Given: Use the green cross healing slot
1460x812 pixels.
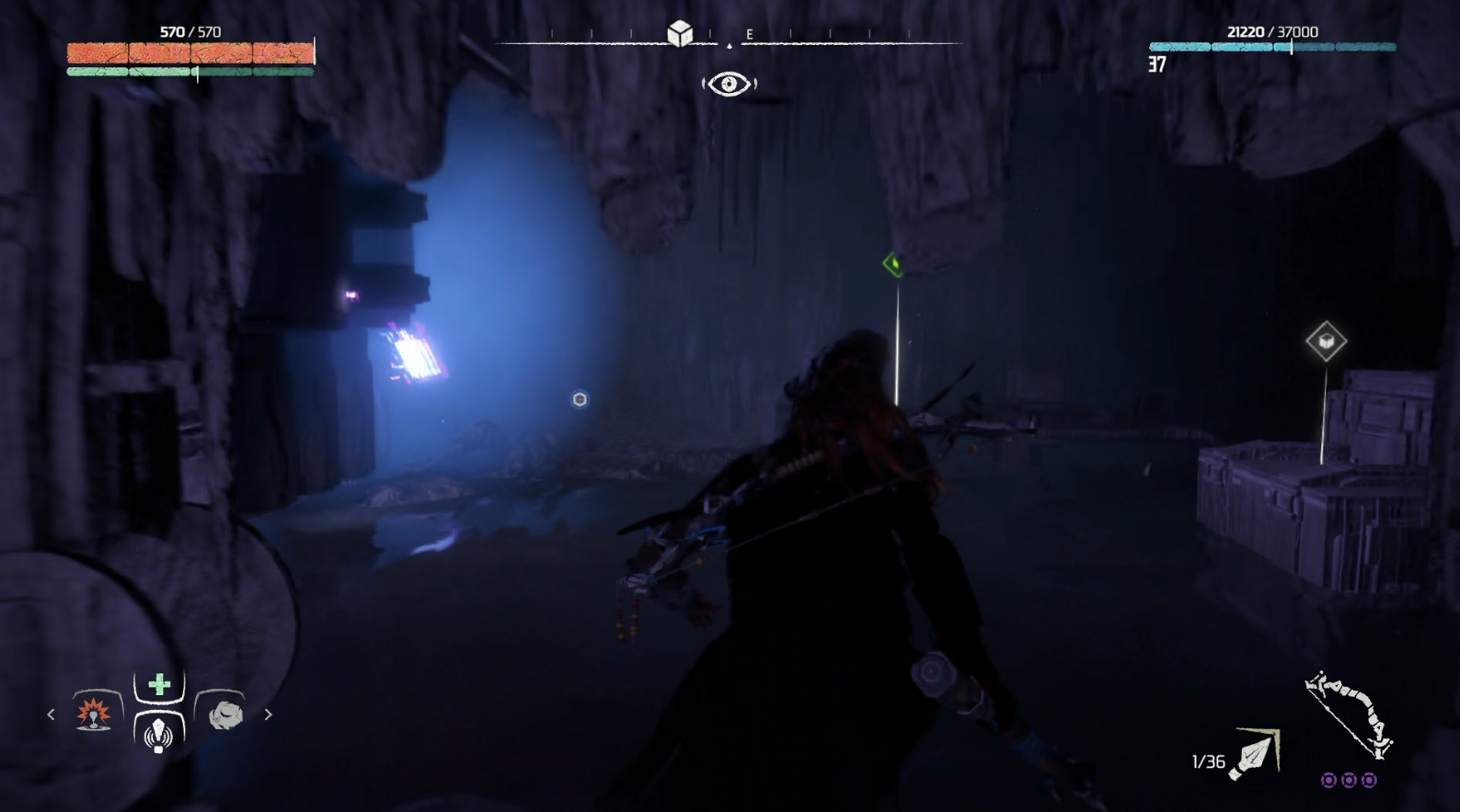Looking at the screenshot, I should [x=159, y=685].
